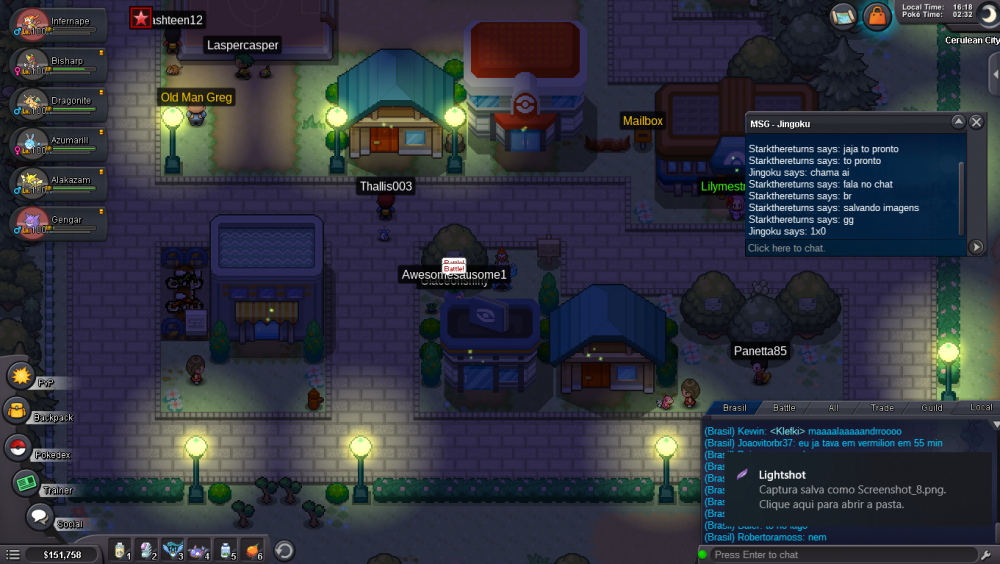The height and width of the screenshot is (564, 1000).
Task: Open the Pokedex
Action: [18, 448]
